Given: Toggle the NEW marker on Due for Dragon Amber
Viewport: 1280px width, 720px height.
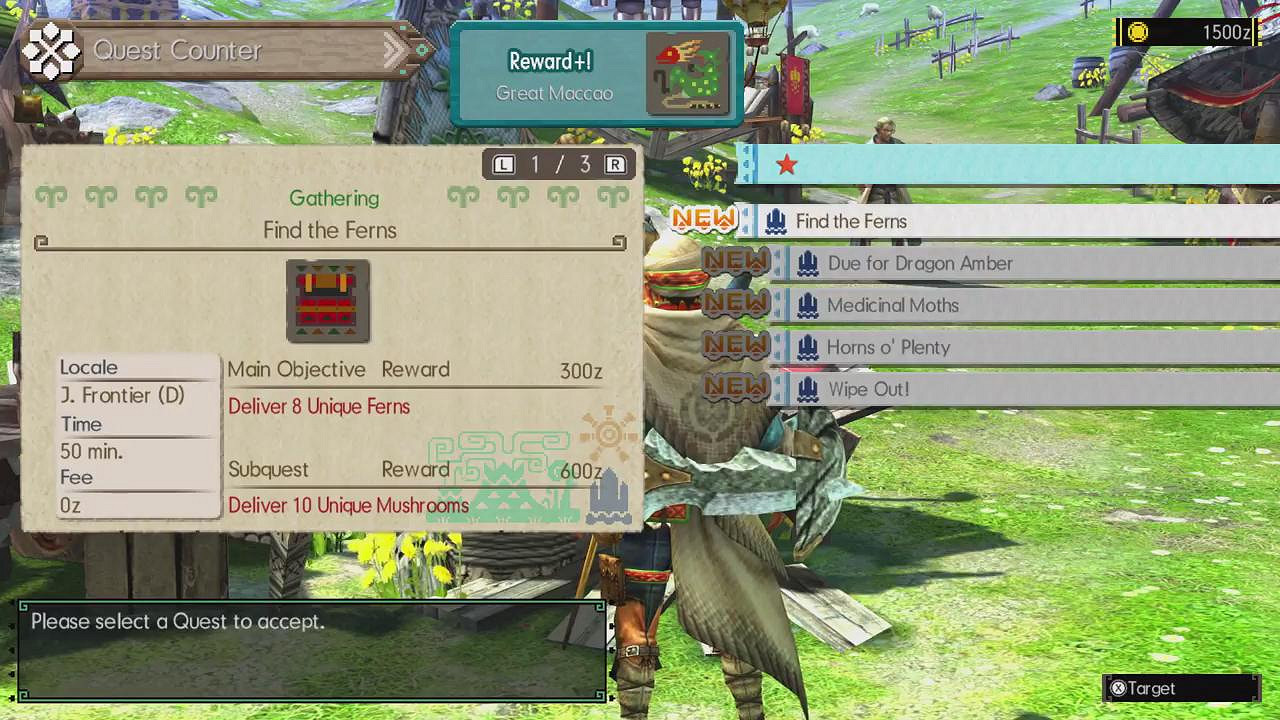Looking at the screenshot, I should [736, 262].
